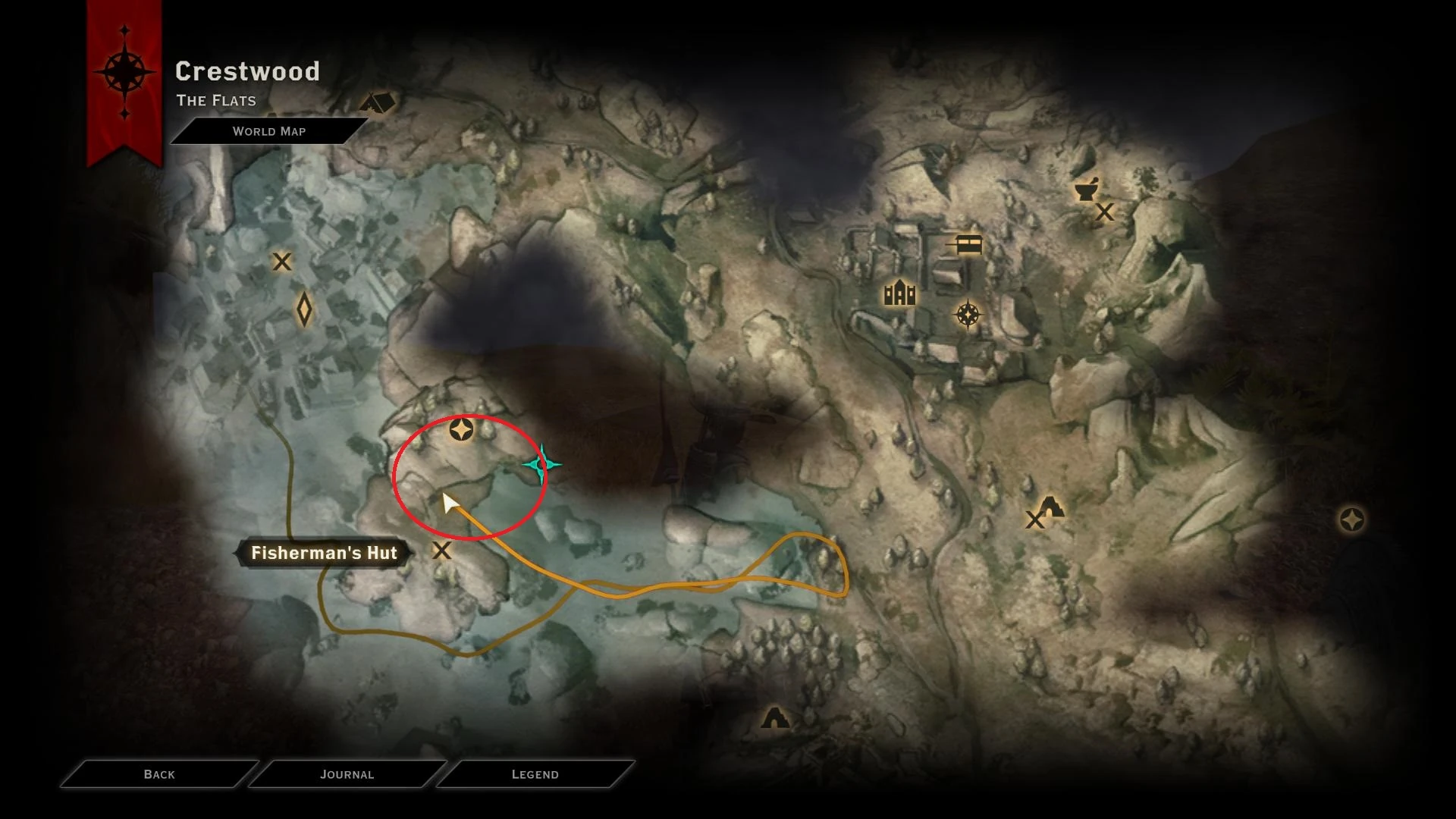Click the X beside the mortar icon
The image size is (1456, 819).
click(1105, 213)
